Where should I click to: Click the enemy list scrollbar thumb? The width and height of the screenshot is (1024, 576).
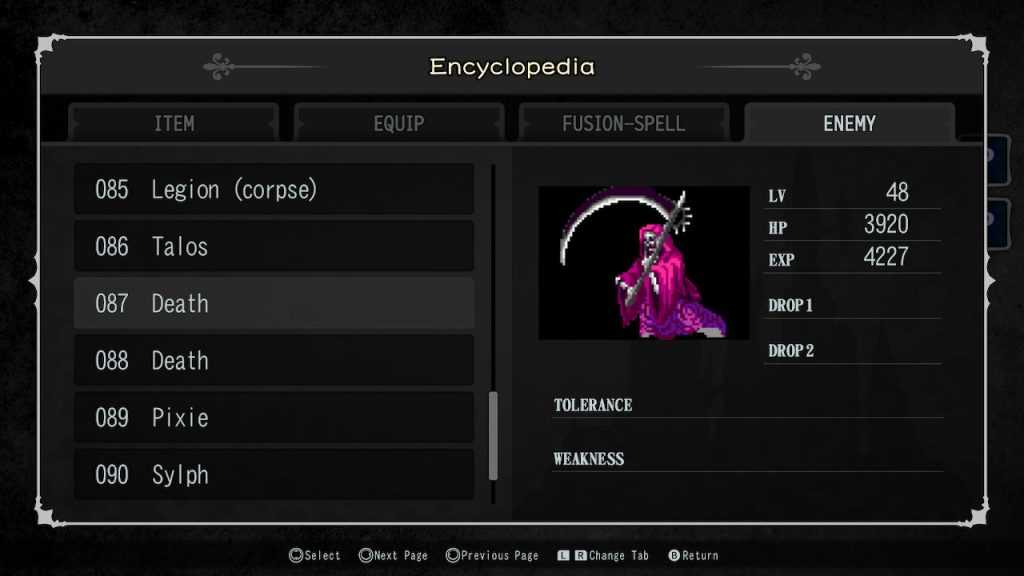tap(493, 436)
